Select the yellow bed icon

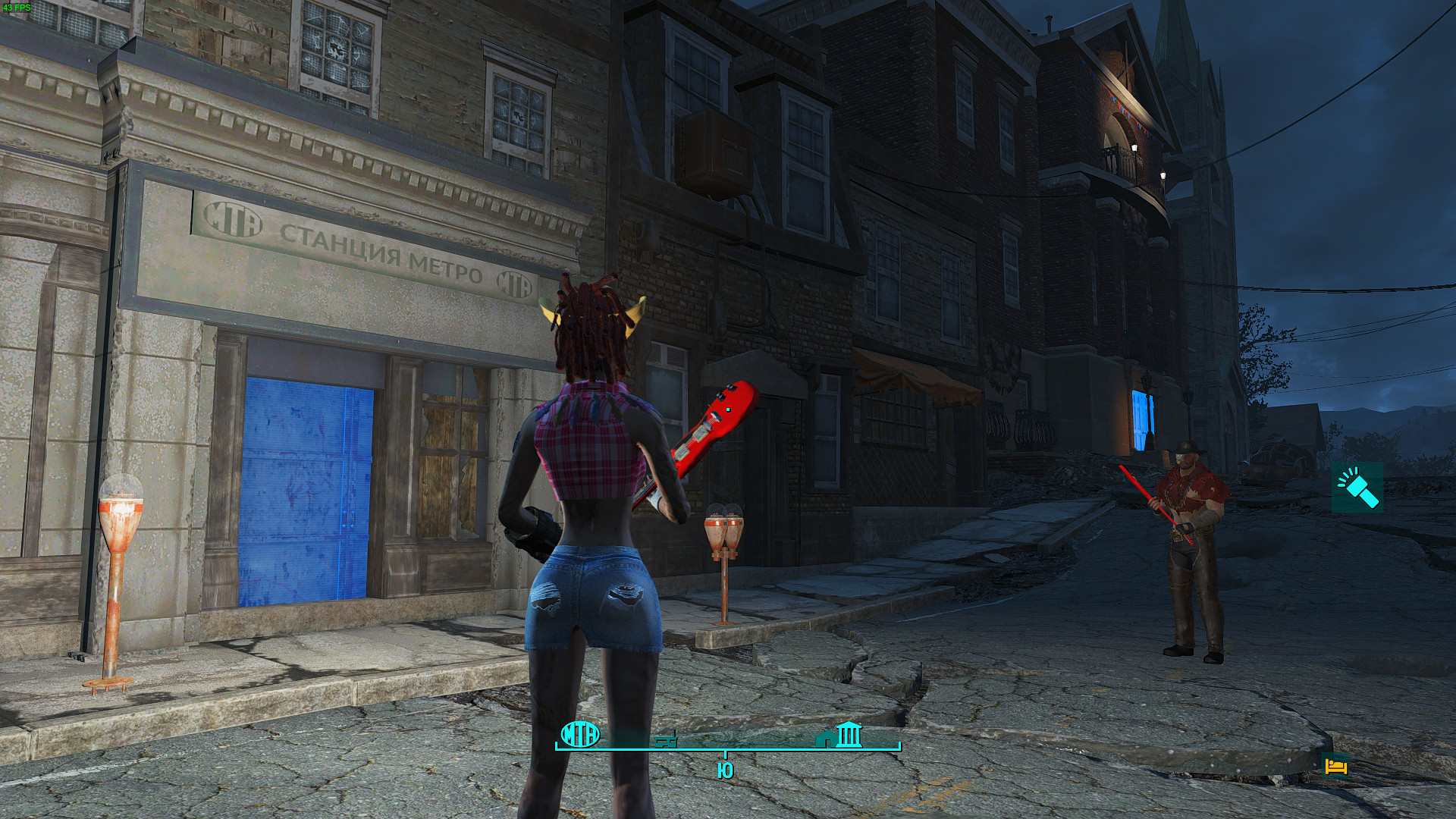[1335, 767]
